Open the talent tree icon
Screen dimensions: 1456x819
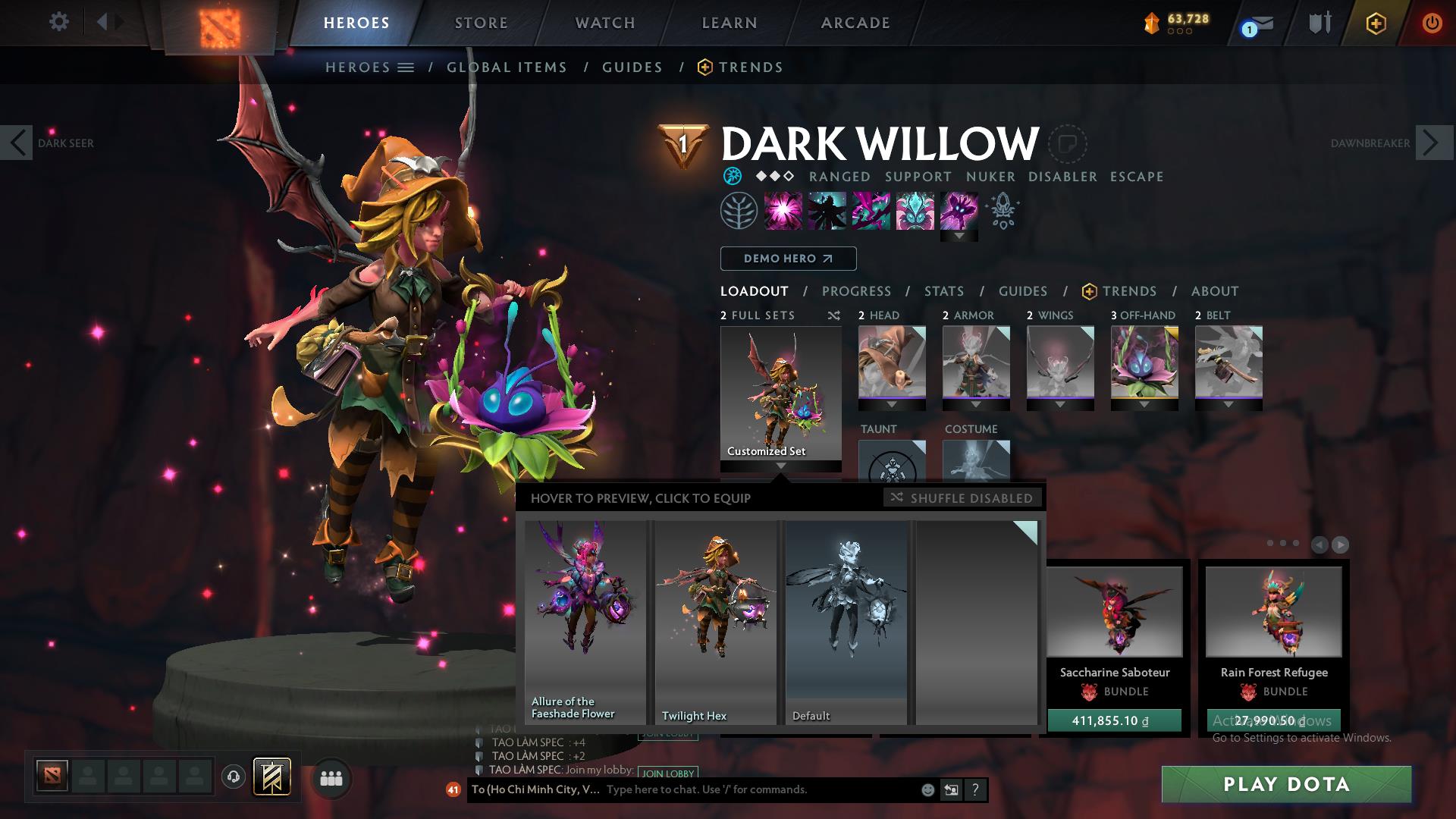point(738,211)
